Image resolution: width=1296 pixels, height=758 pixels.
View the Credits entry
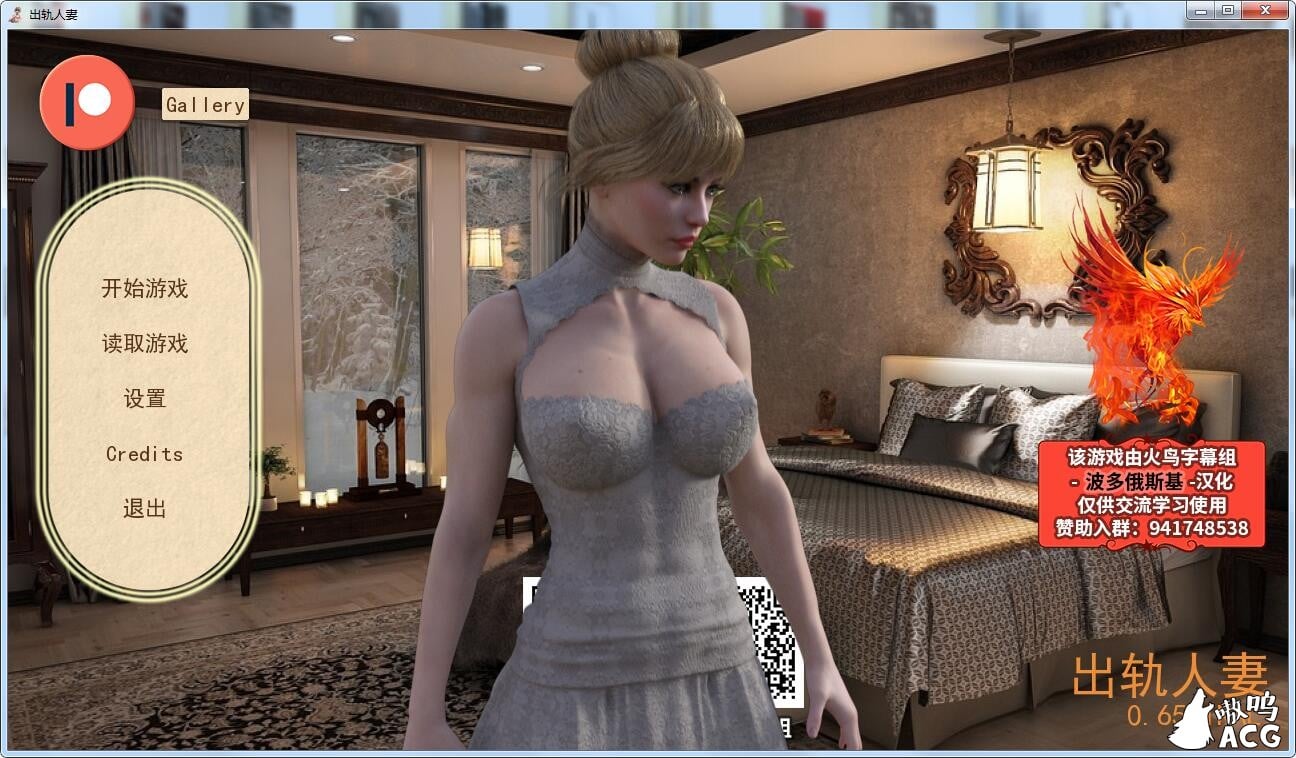coord(144,454)
